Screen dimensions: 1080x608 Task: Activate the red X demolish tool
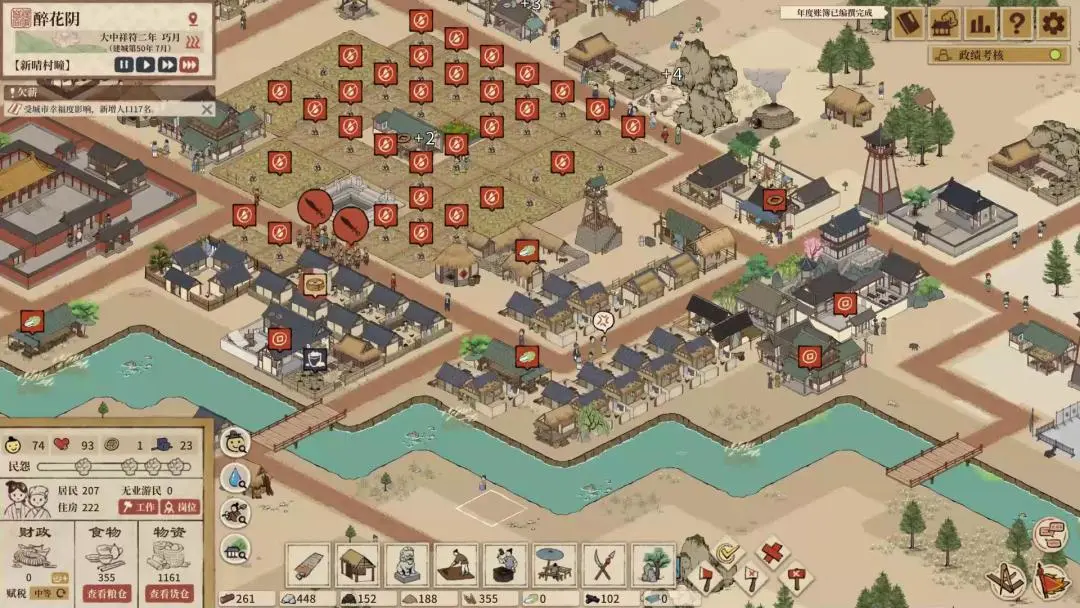tap(770, 551)
